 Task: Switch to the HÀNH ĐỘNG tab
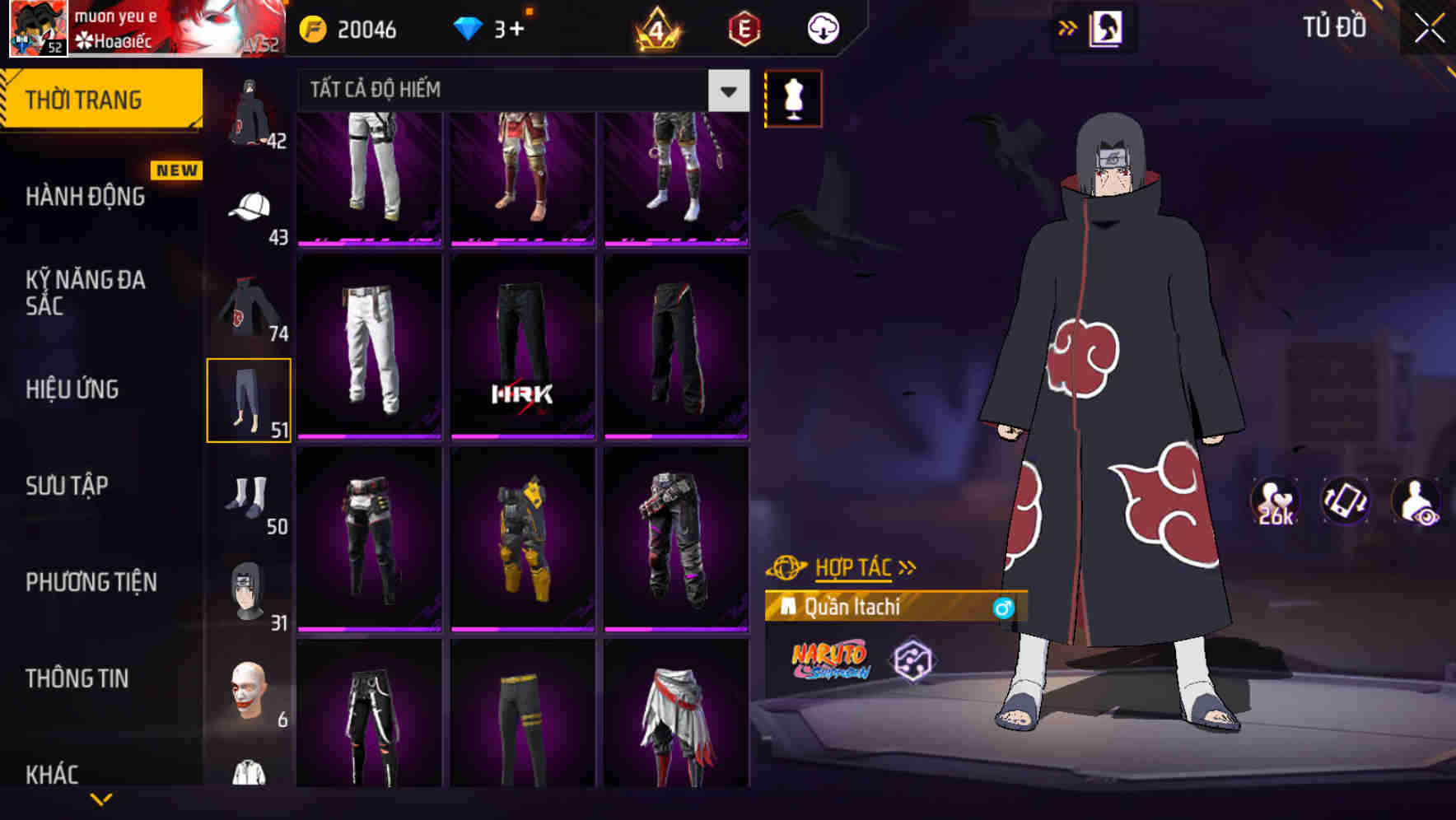coord(85,197)
